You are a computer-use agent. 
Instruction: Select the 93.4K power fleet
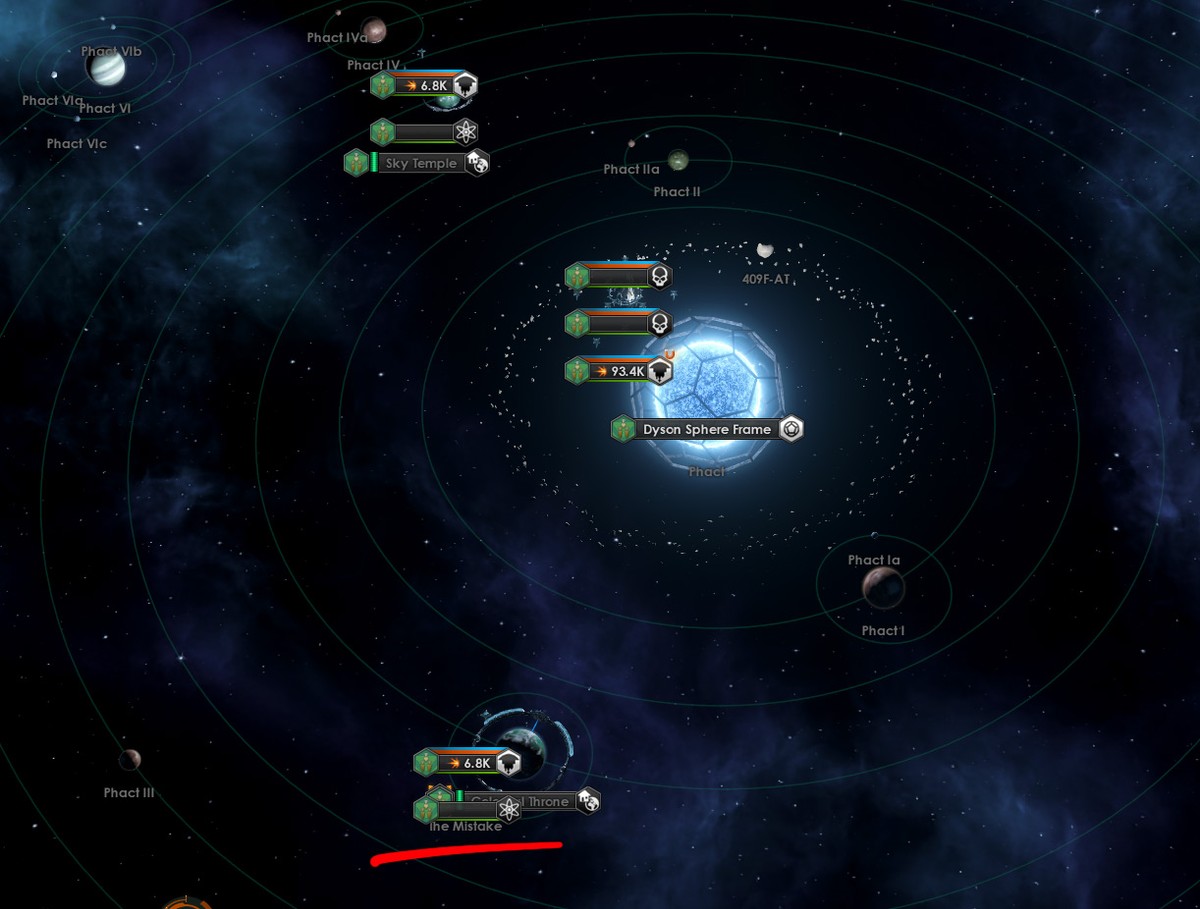pos(620,371)
